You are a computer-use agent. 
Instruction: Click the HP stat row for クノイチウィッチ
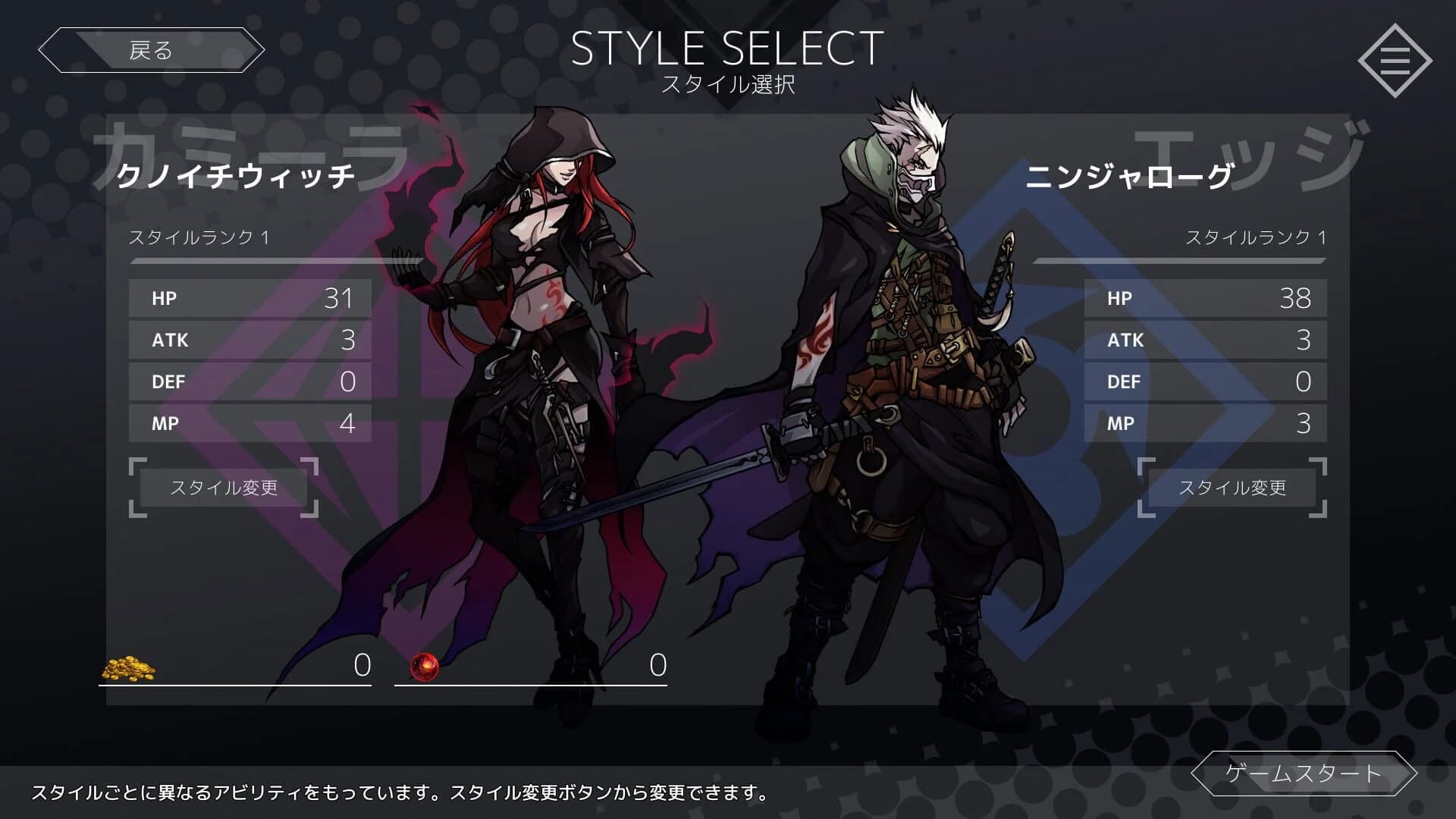[x=250, y=299]
